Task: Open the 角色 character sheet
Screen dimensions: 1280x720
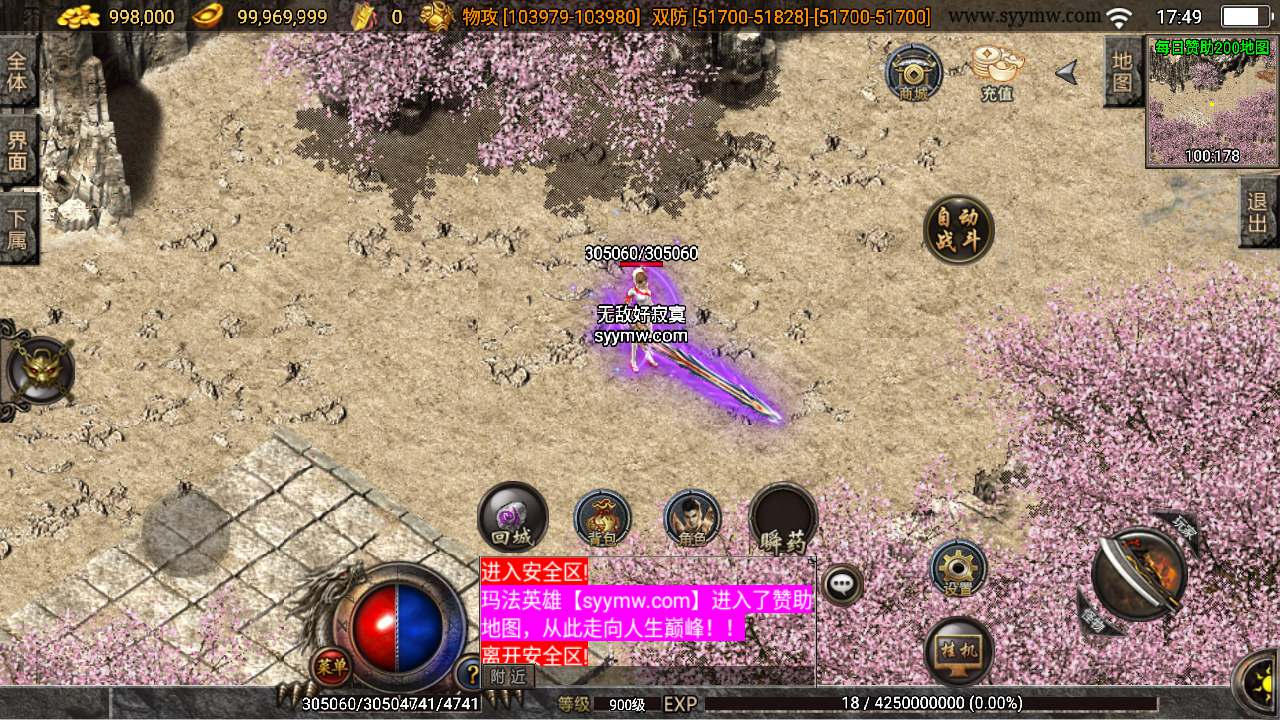Action: [692, 518]
